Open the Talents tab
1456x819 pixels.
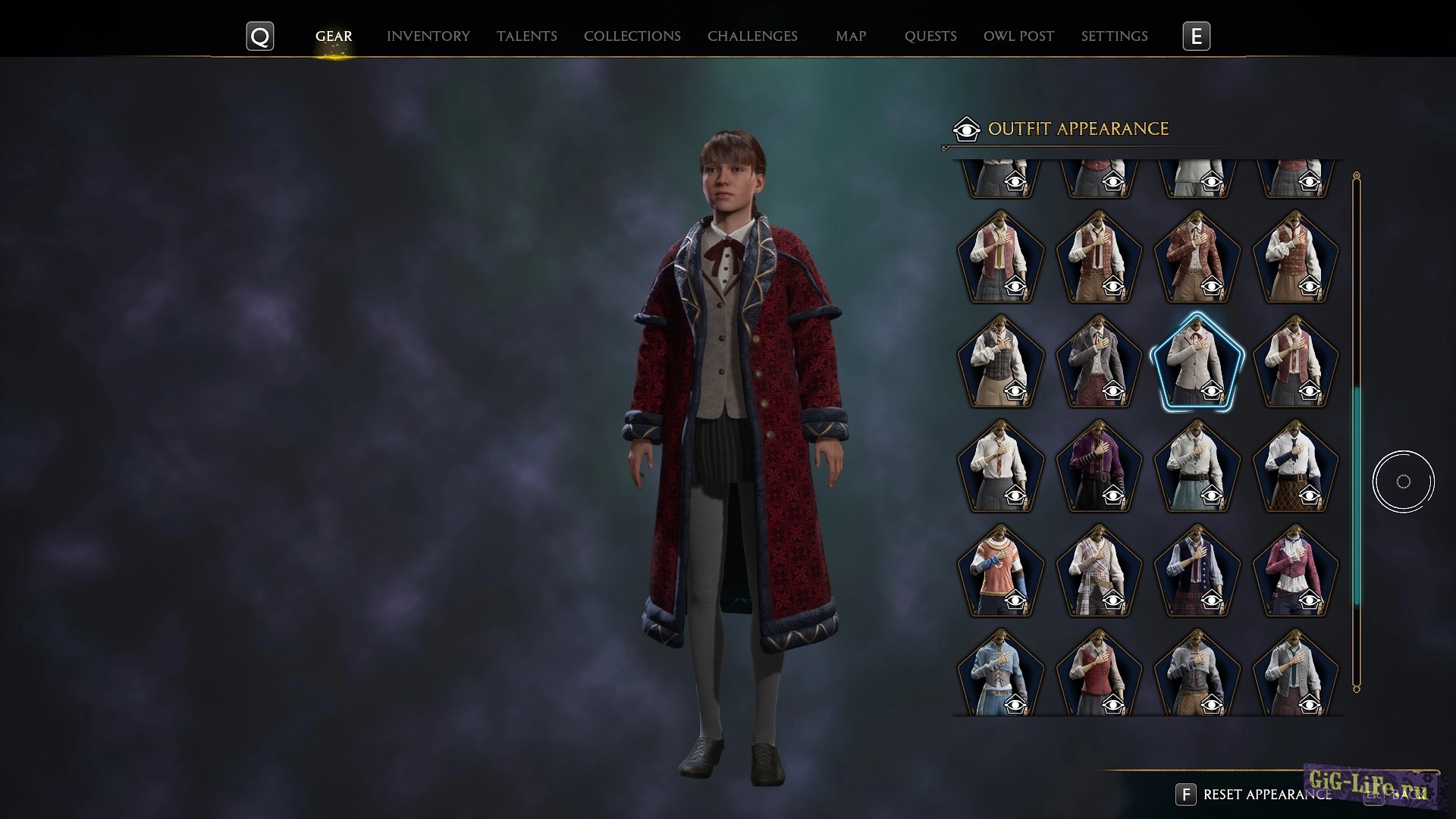[526, 36]
